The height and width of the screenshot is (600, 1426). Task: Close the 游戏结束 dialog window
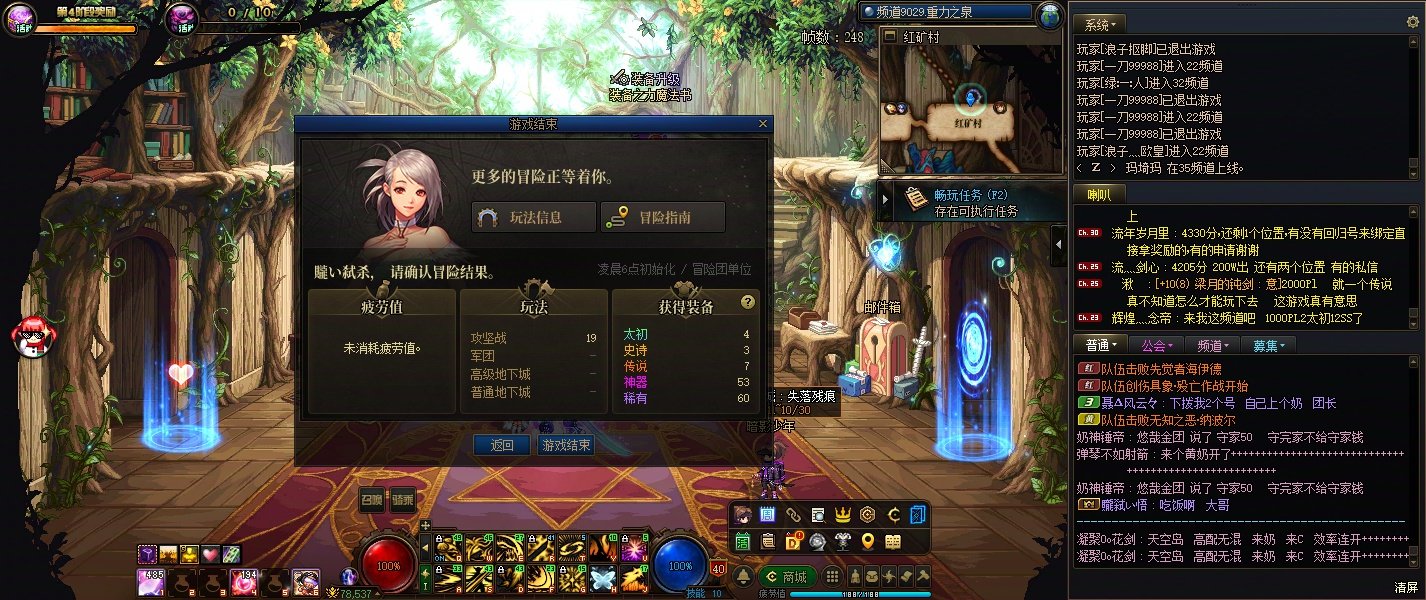coord(764,124)
